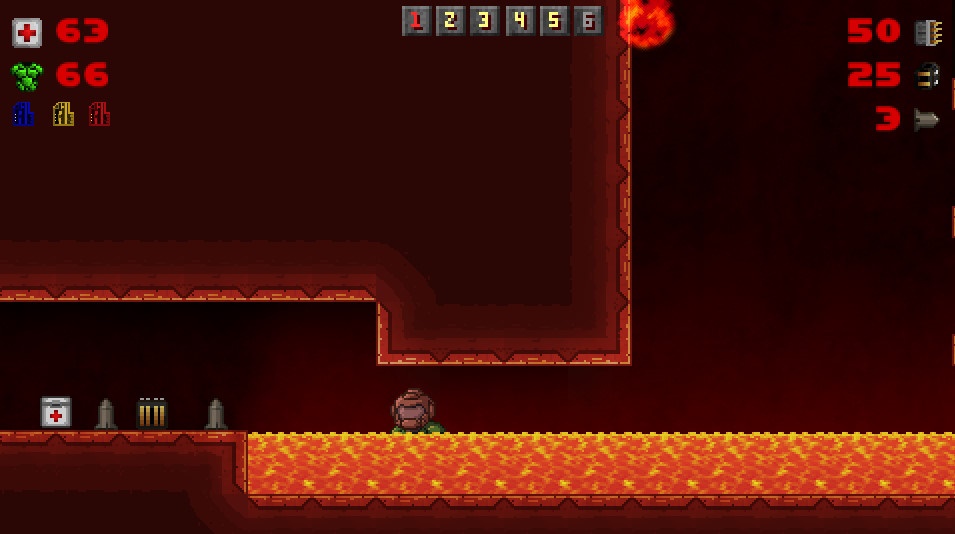Click the rocket ammo icon

[927, 120]
